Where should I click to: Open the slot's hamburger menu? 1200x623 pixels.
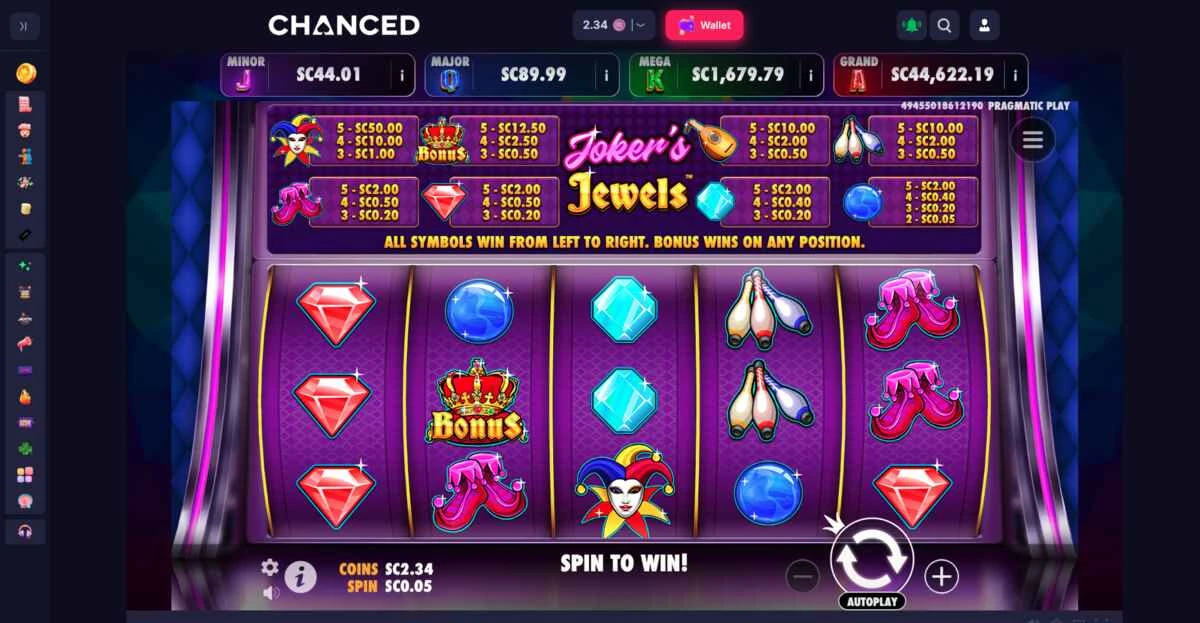point(1032,140)
